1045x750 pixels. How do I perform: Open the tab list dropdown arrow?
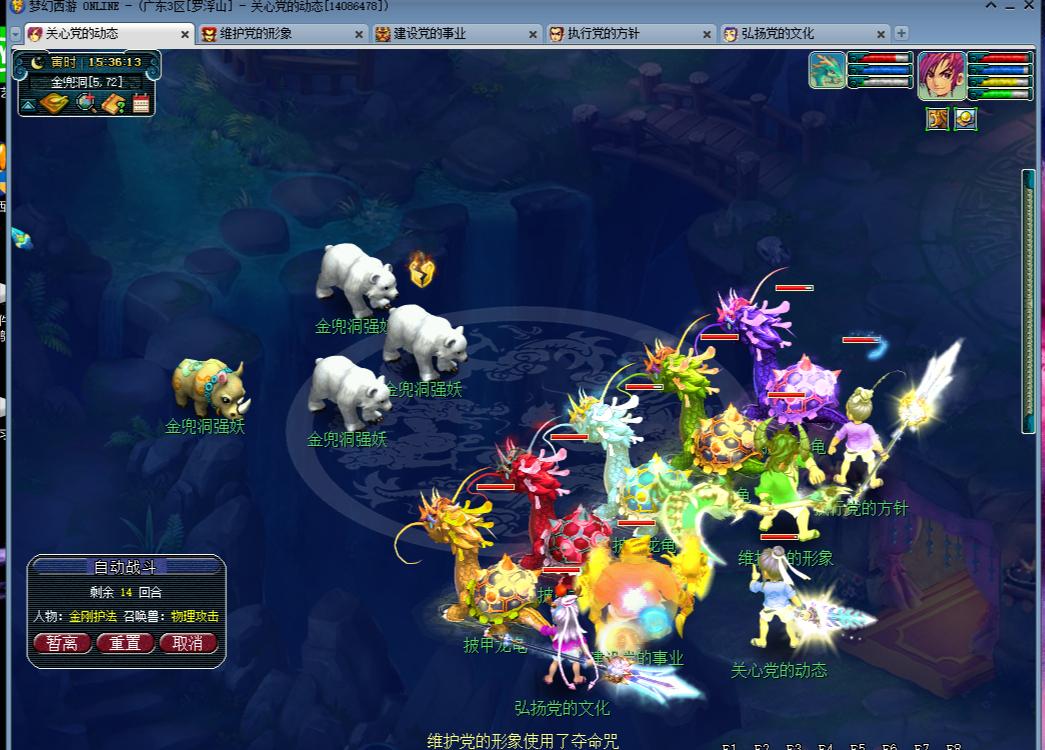pyautogui.click(x=15, y=34)
